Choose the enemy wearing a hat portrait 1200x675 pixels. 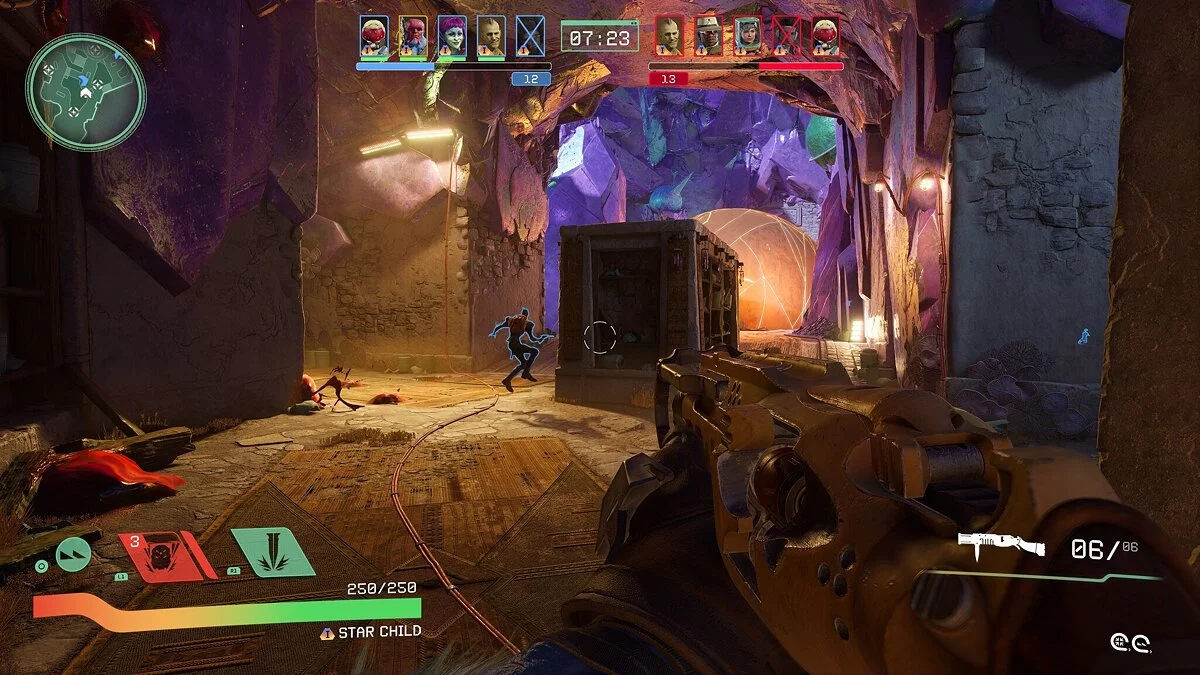pyautogui.click(x=707, y=36)
